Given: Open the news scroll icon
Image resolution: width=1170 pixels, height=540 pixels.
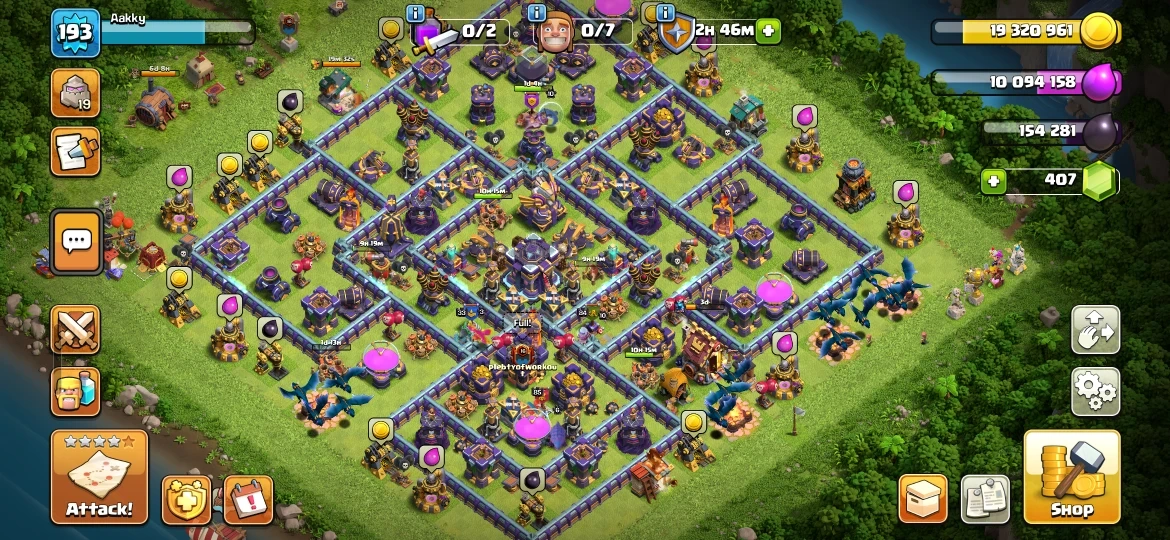Looking at the screenshot, I should coord(76,151).
